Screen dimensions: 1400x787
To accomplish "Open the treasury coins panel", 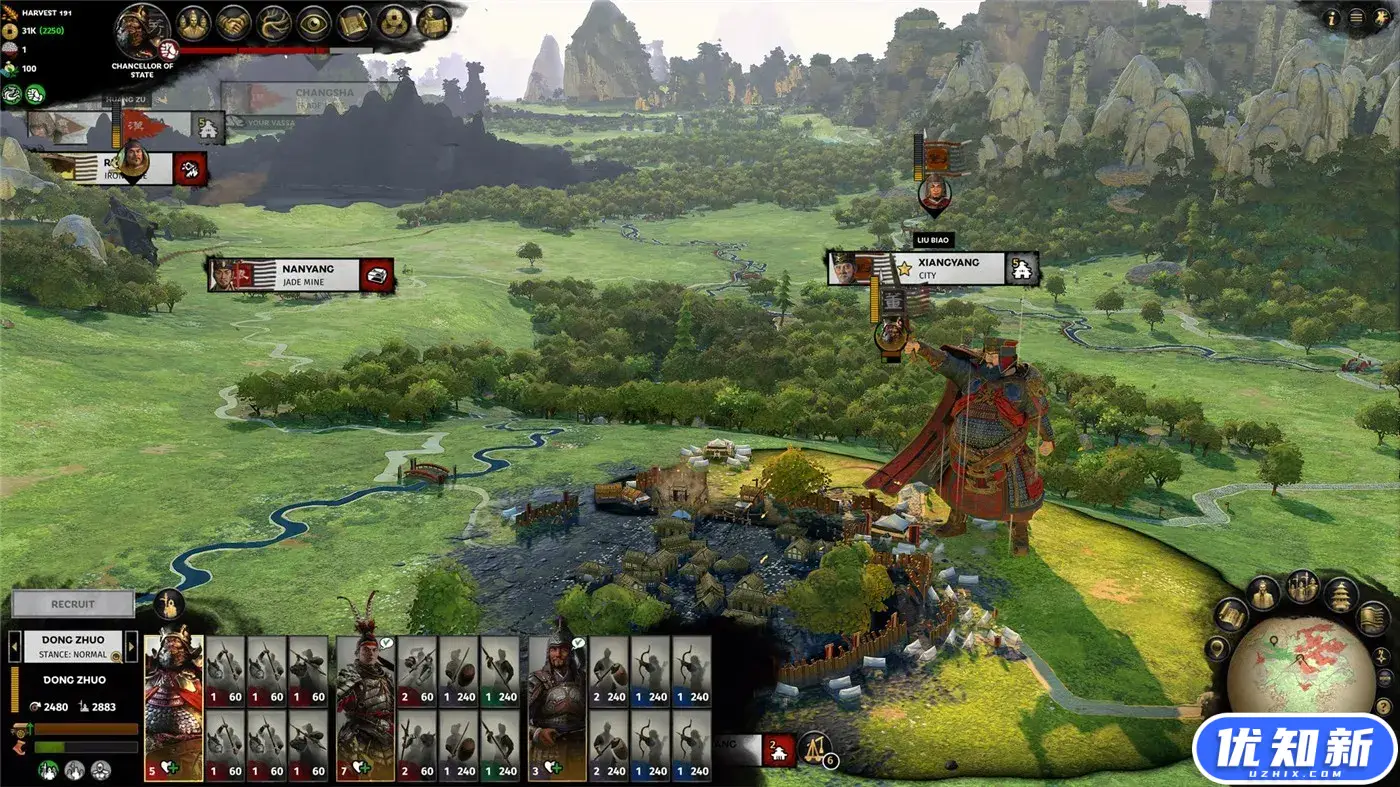I will coord(394,23).
